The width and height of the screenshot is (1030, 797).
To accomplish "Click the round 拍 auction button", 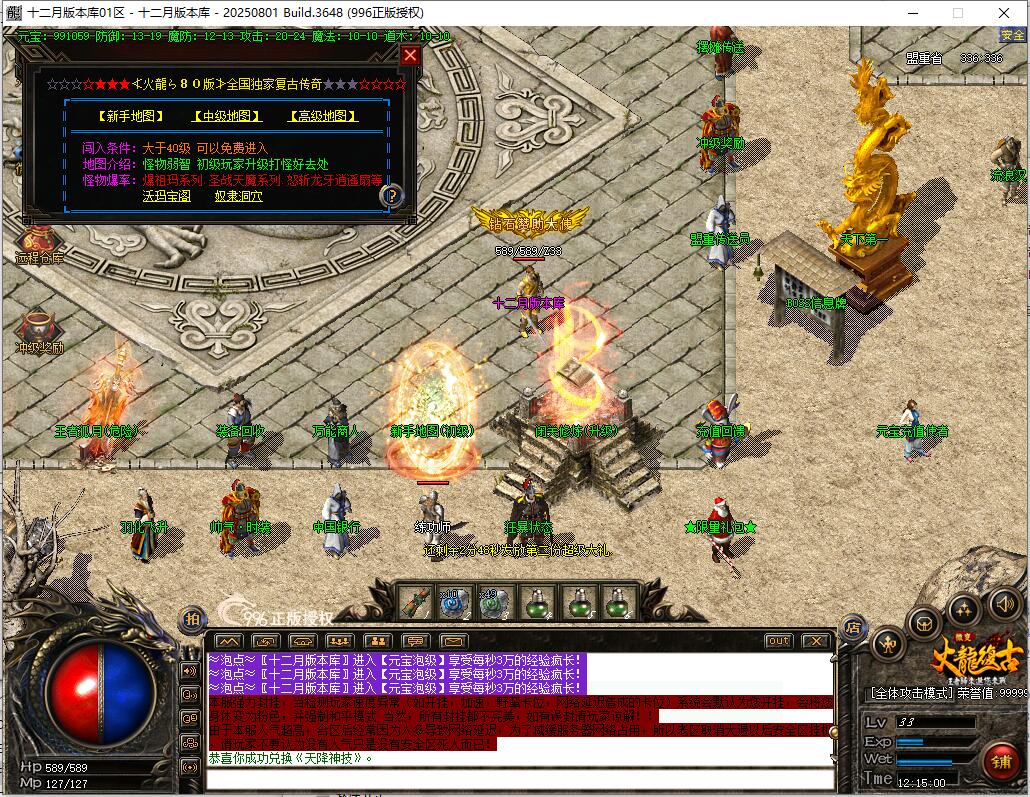I will [x=190, y=620].
